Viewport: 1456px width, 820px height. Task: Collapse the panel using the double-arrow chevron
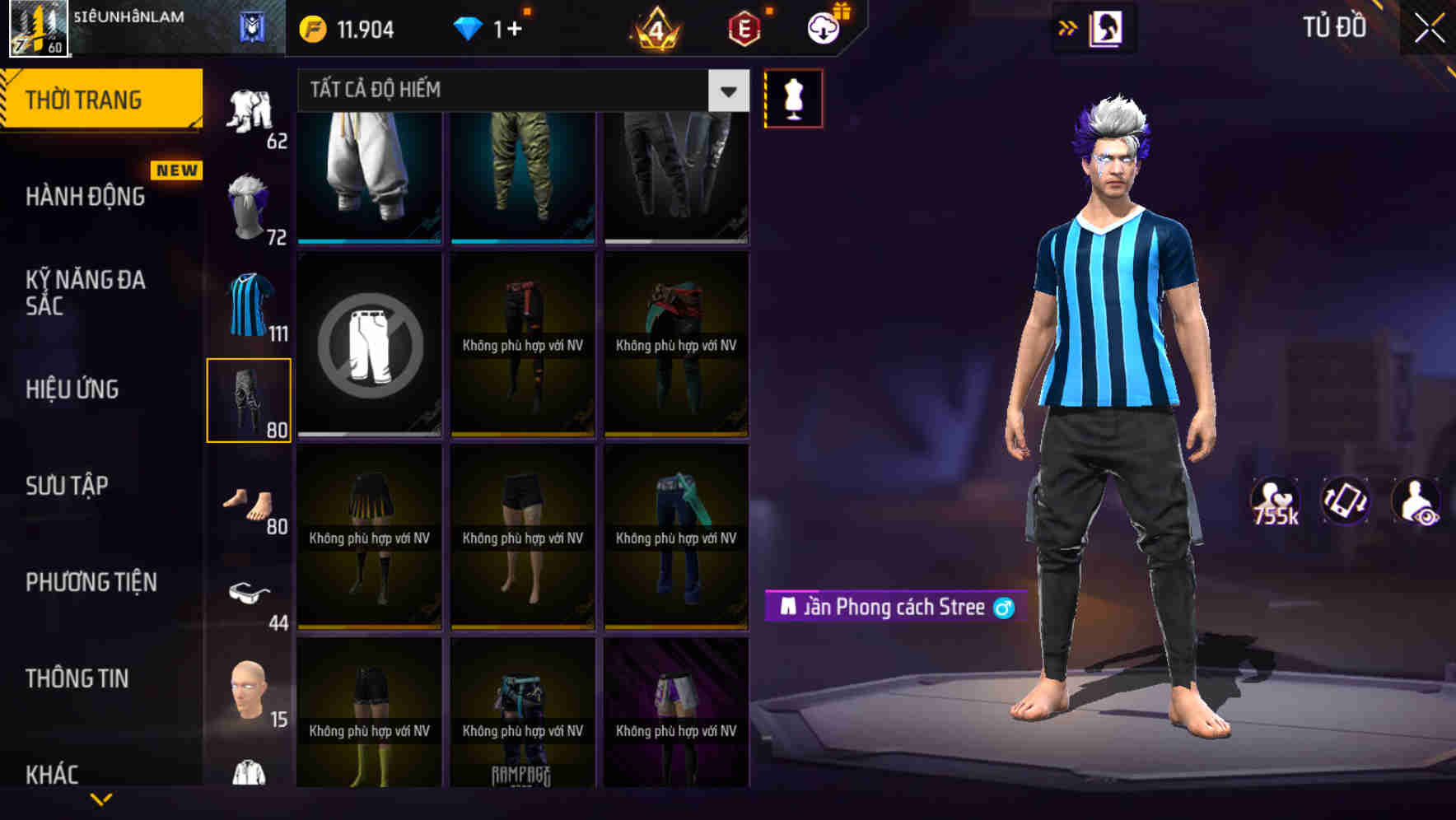click(1067, 27)
